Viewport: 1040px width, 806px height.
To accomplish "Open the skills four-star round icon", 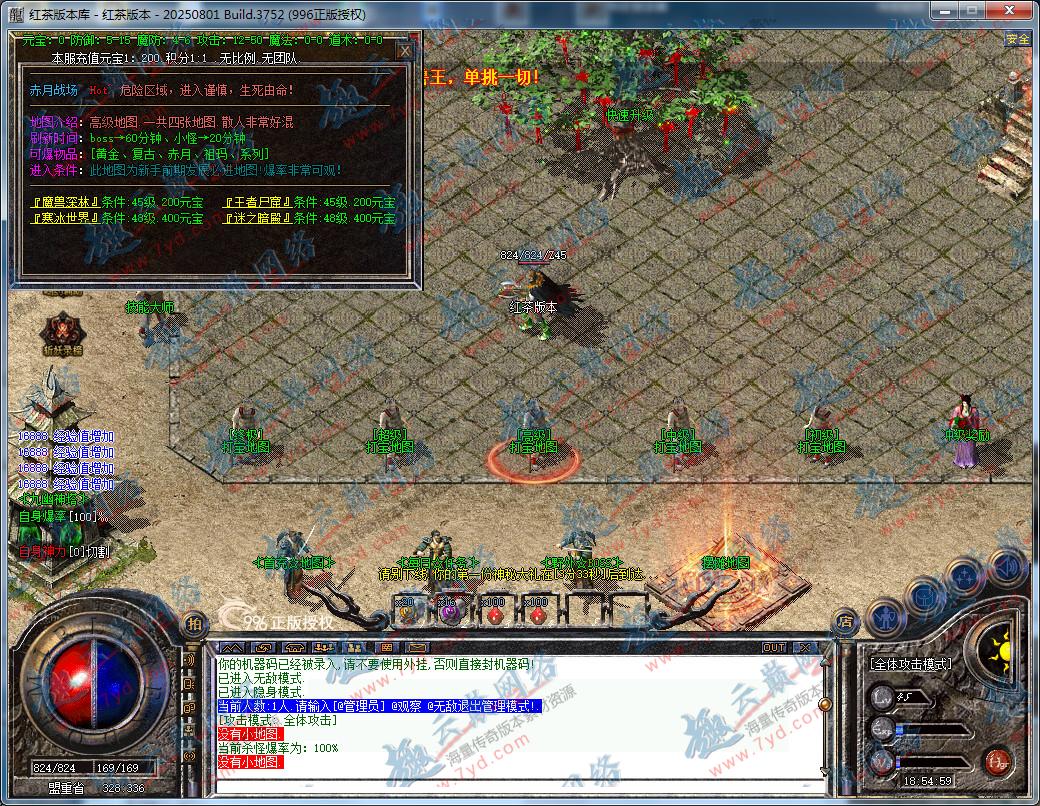I will [x=965, y=577].
